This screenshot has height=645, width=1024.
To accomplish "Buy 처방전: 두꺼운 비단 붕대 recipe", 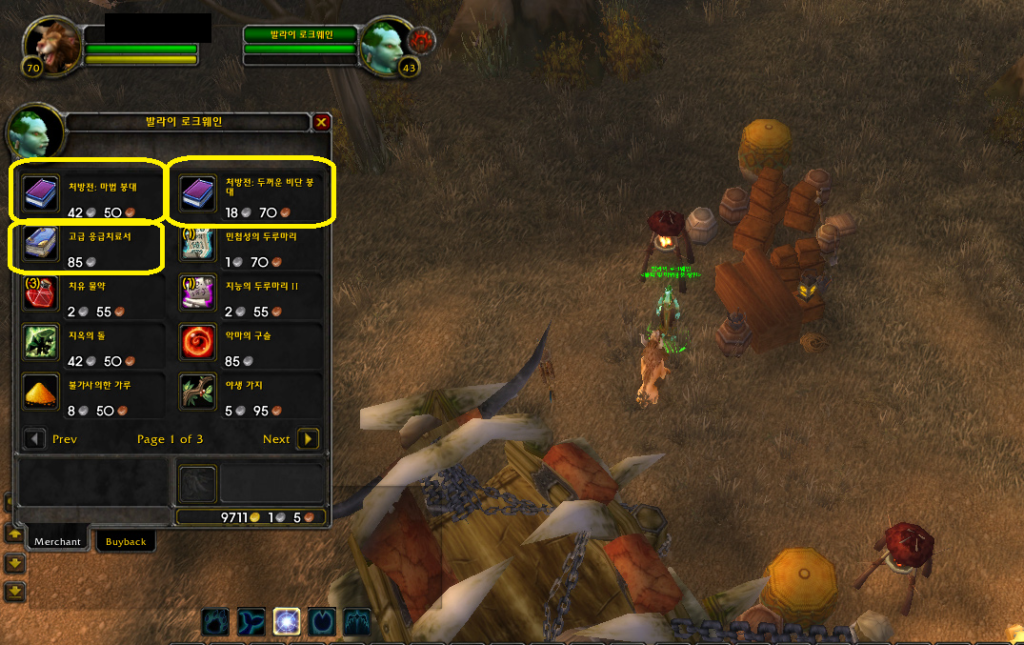I will pyautogui.click(x=198, y=191).
